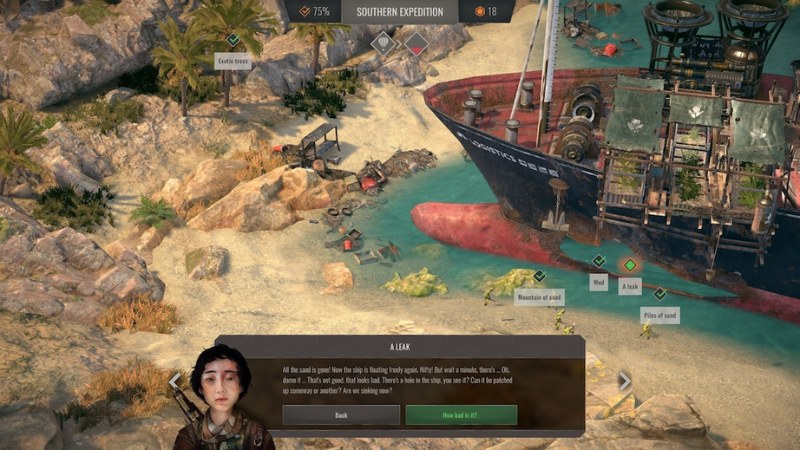Go to the previous dialogue with left arrow
The height and width of the screenshot is (450, 800).
coord(174,381)
